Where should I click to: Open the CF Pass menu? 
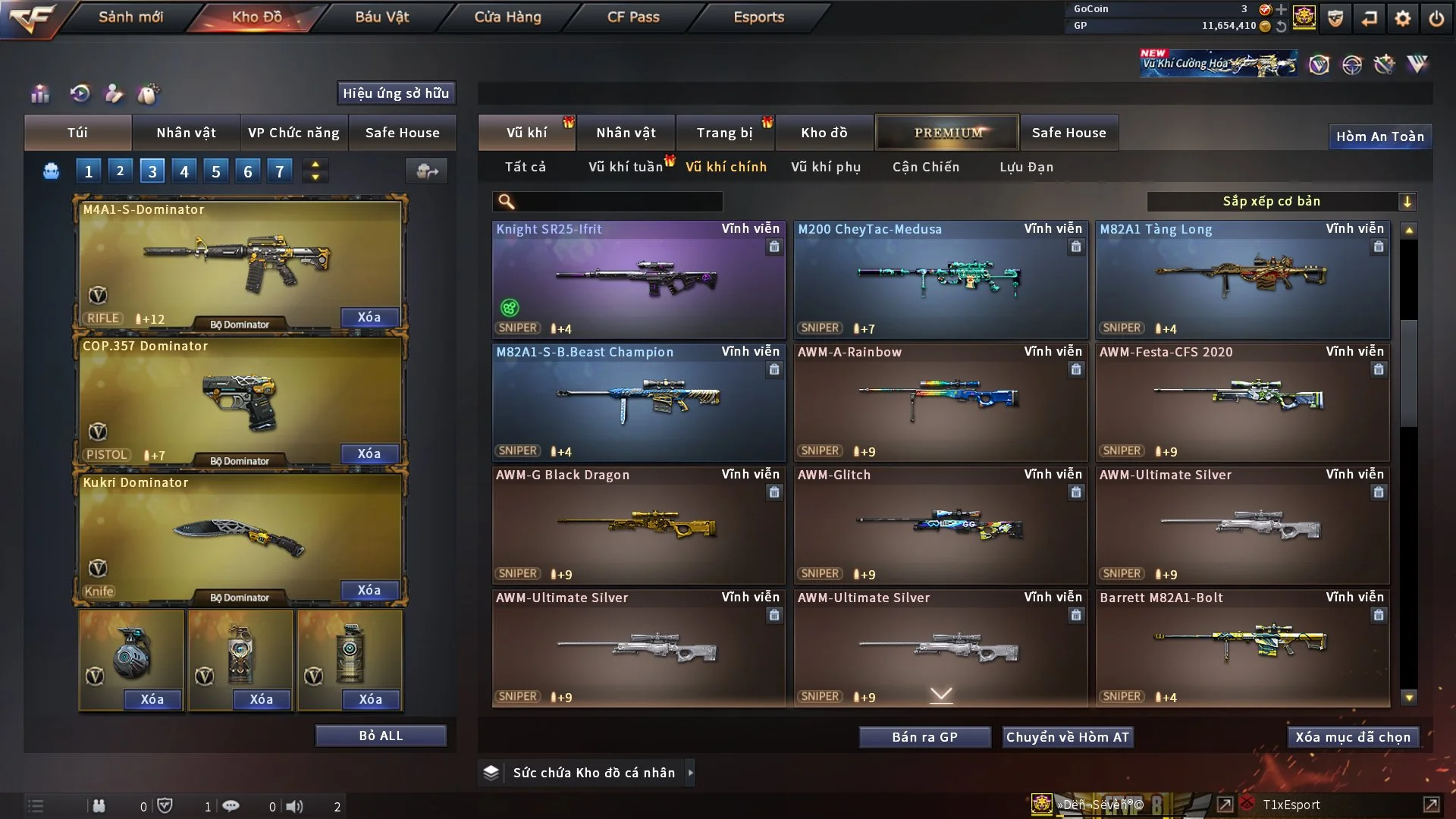(633, 17)
